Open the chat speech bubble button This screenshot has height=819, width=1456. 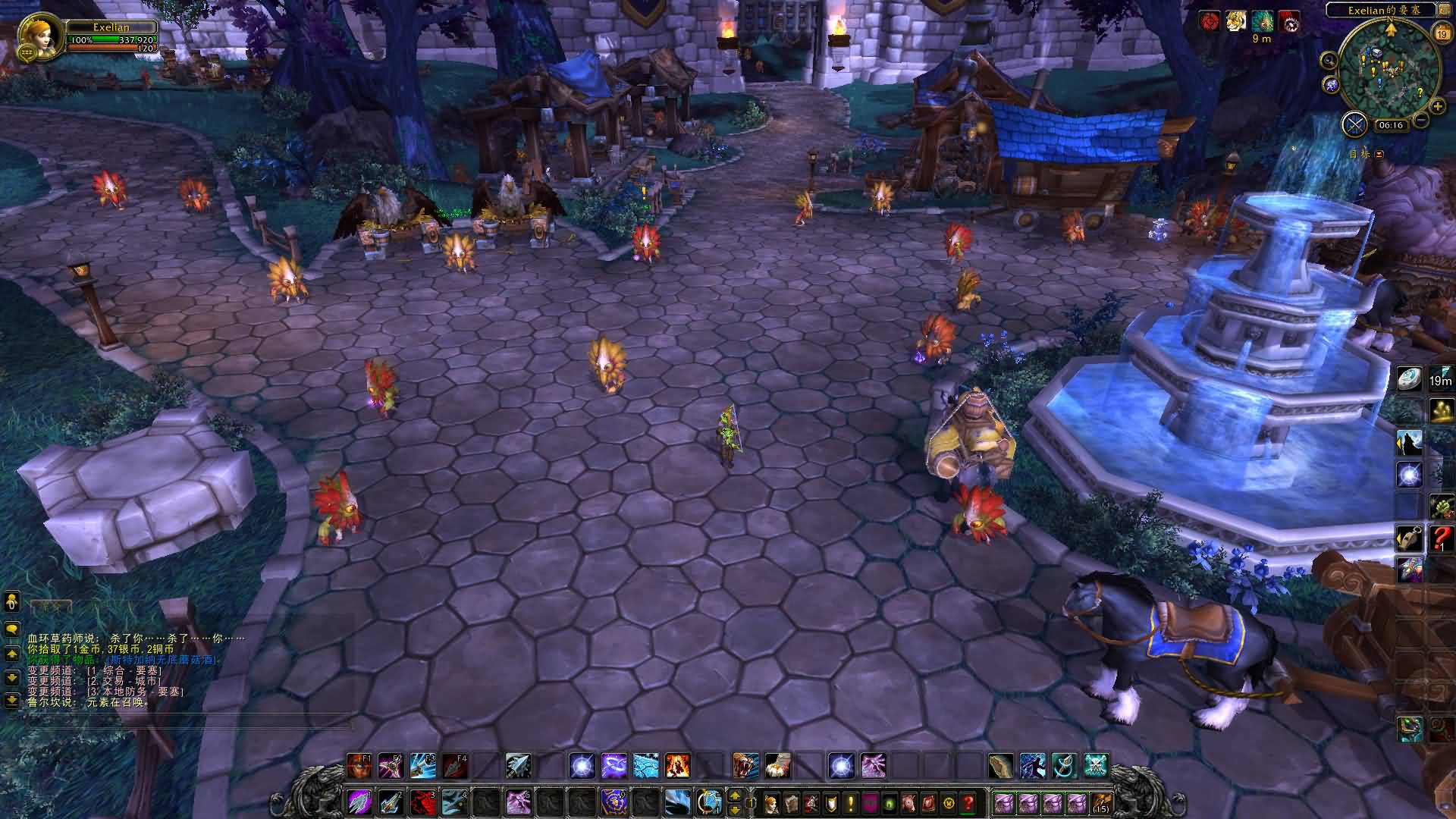(x=11, y=629)
